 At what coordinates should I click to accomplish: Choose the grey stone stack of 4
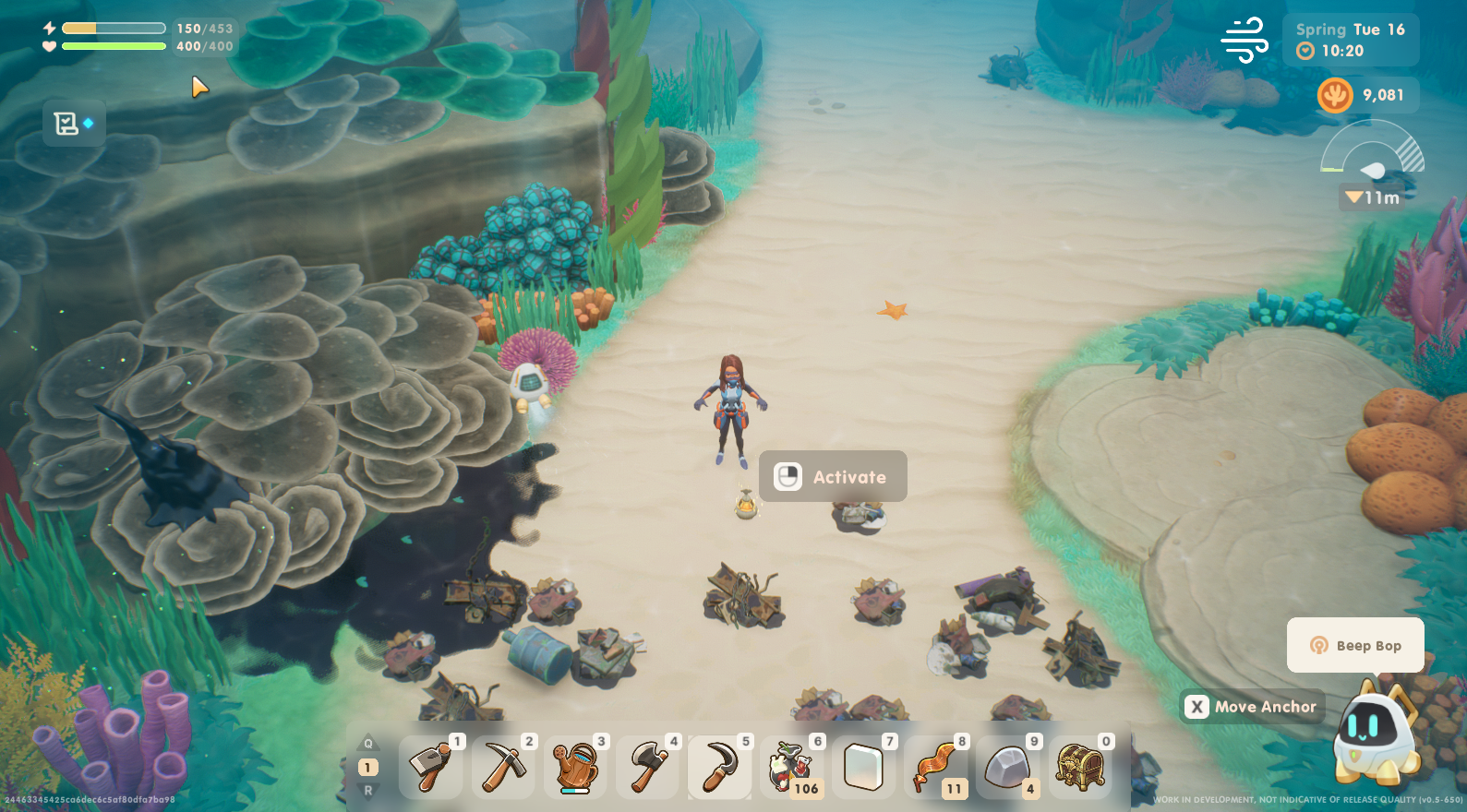coord(1008,767)
